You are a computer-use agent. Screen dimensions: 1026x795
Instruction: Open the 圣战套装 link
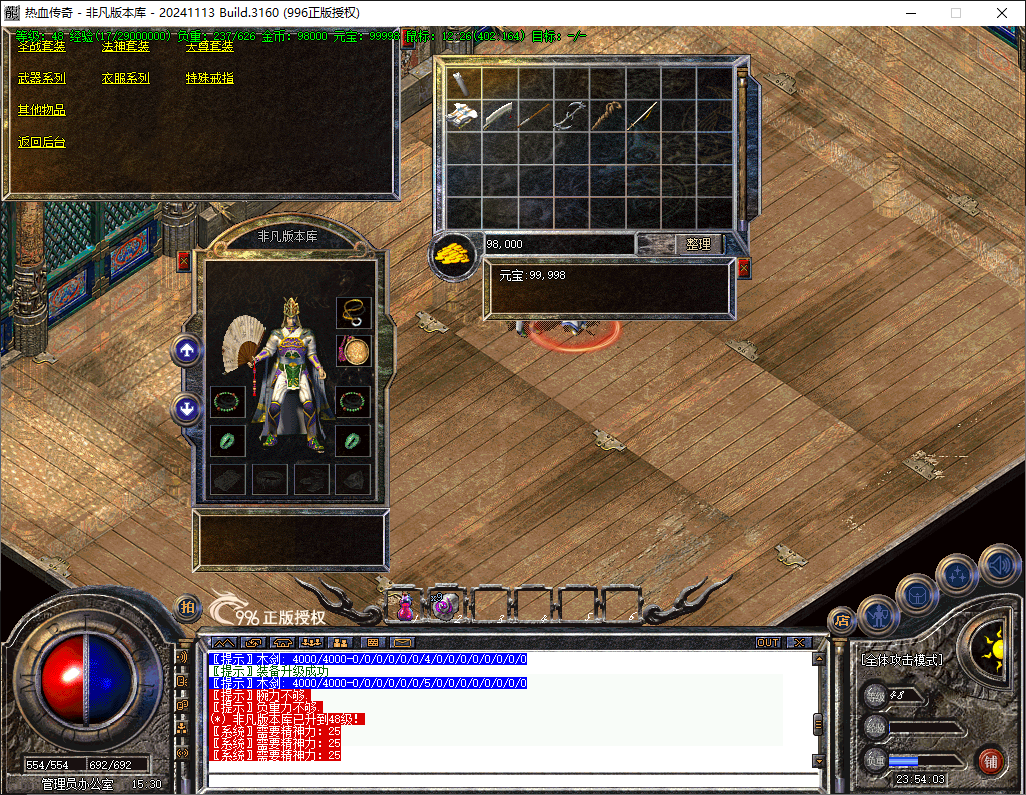(41, 46)
